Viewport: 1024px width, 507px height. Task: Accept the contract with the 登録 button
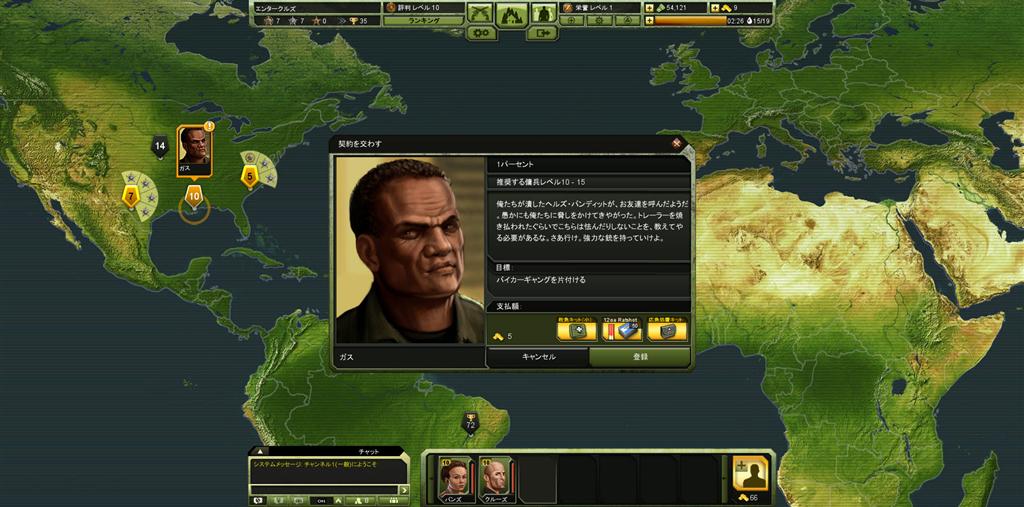[x=639, y=357]
